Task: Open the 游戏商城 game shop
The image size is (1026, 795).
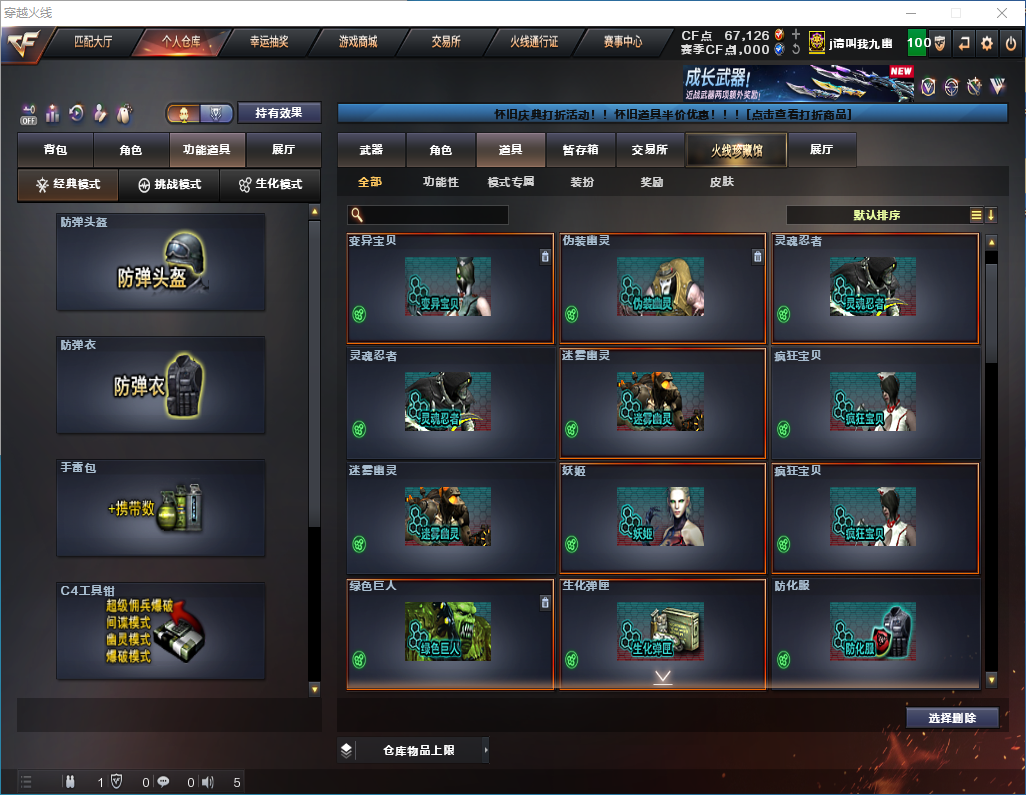Action: click(x=357, y=42)
